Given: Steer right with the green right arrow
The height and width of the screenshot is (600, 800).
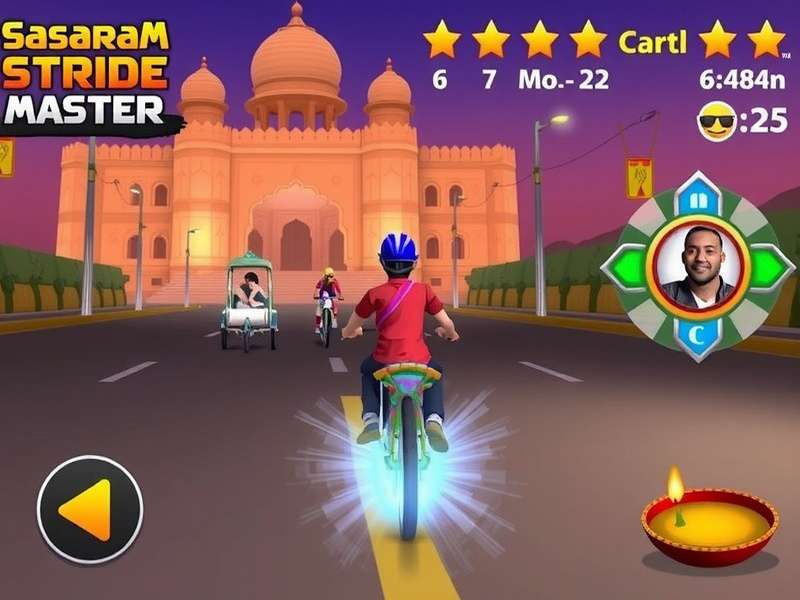Looking at the screenshot, I should pos(768,266).
